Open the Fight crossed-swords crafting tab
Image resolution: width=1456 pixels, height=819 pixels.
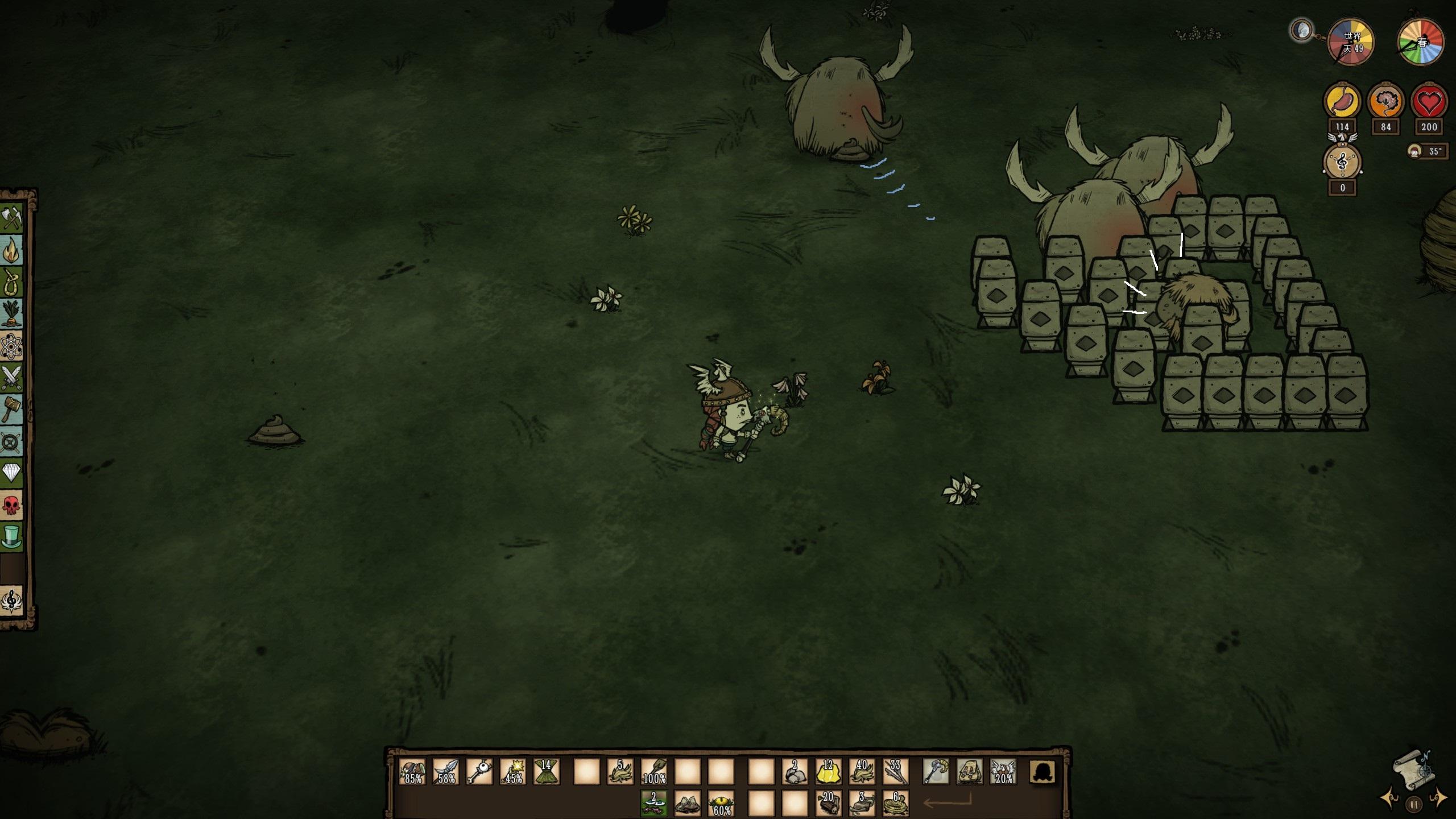11,377
